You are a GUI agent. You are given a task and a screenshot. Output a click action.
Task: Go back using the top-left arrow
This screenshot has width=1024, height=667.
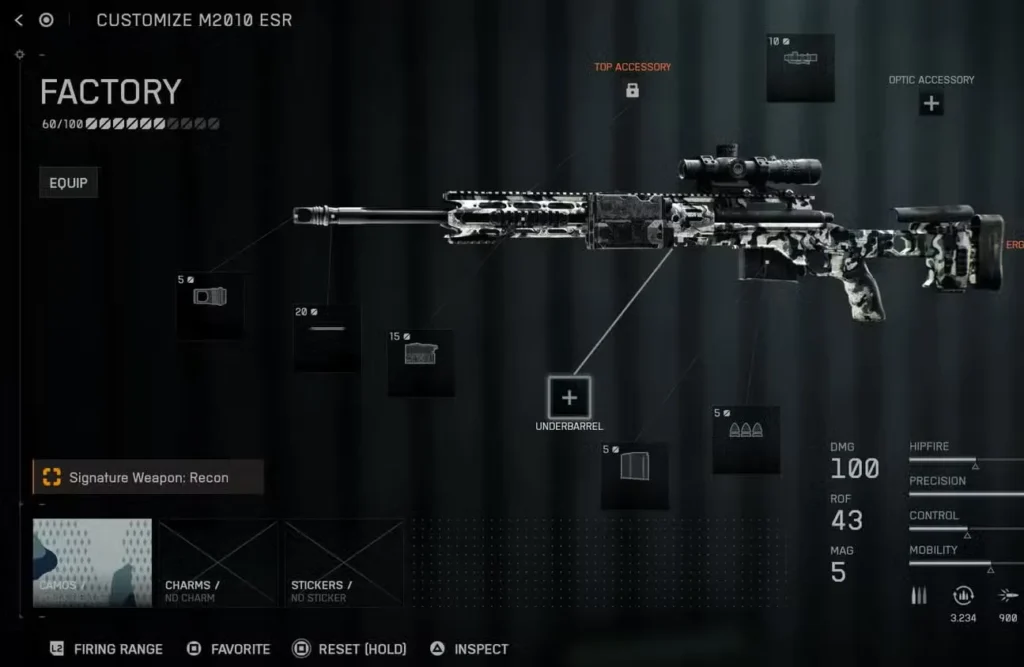tap(19, 20)
